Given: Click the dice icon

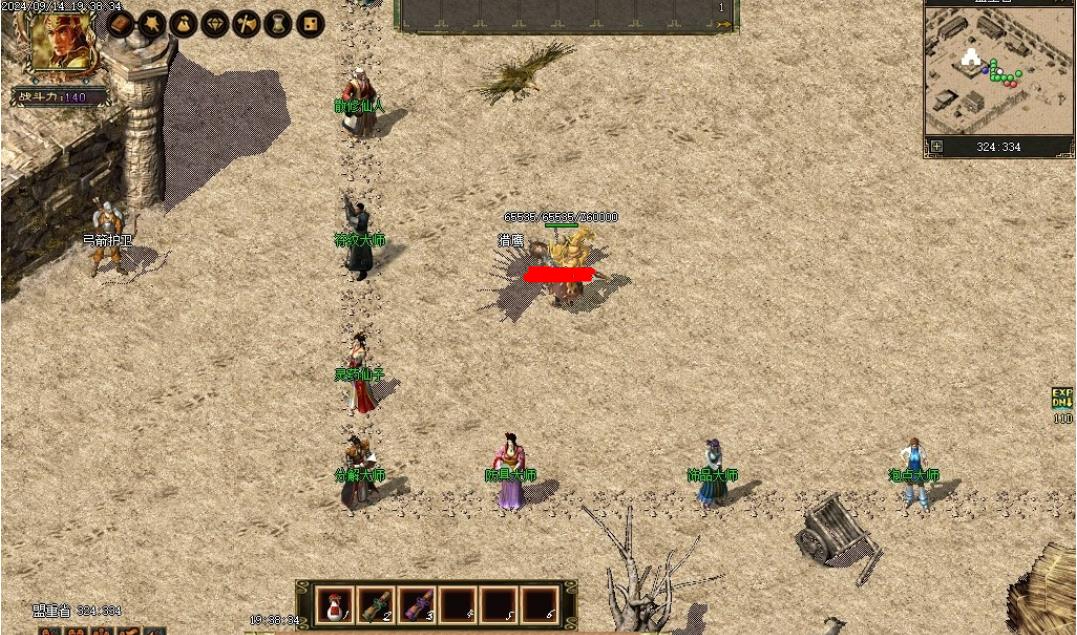Looking at the screenshot, I should (x=309, y=23).
